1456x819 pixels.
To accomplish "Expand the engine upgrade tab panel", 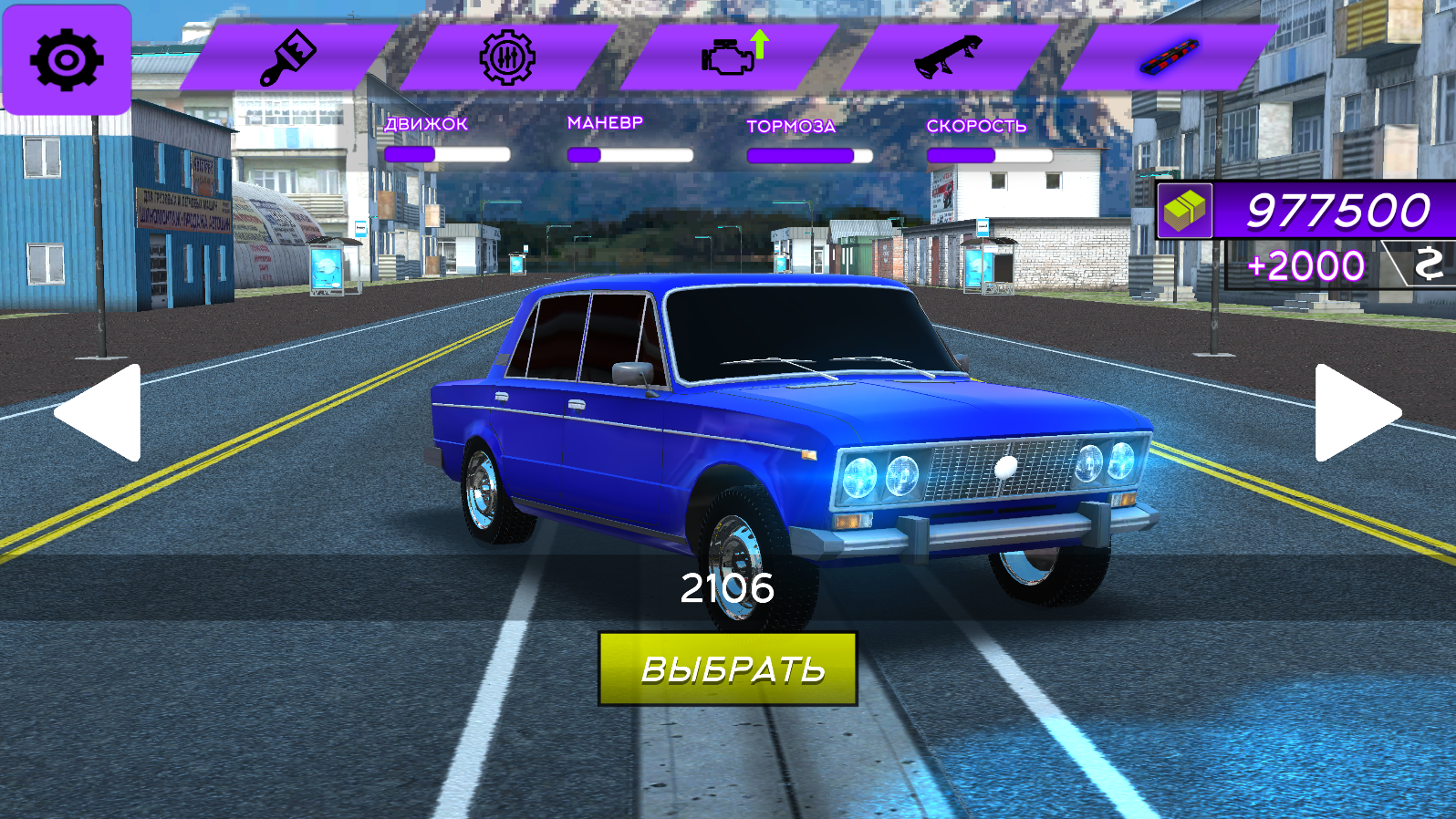I will click(728, 57).
